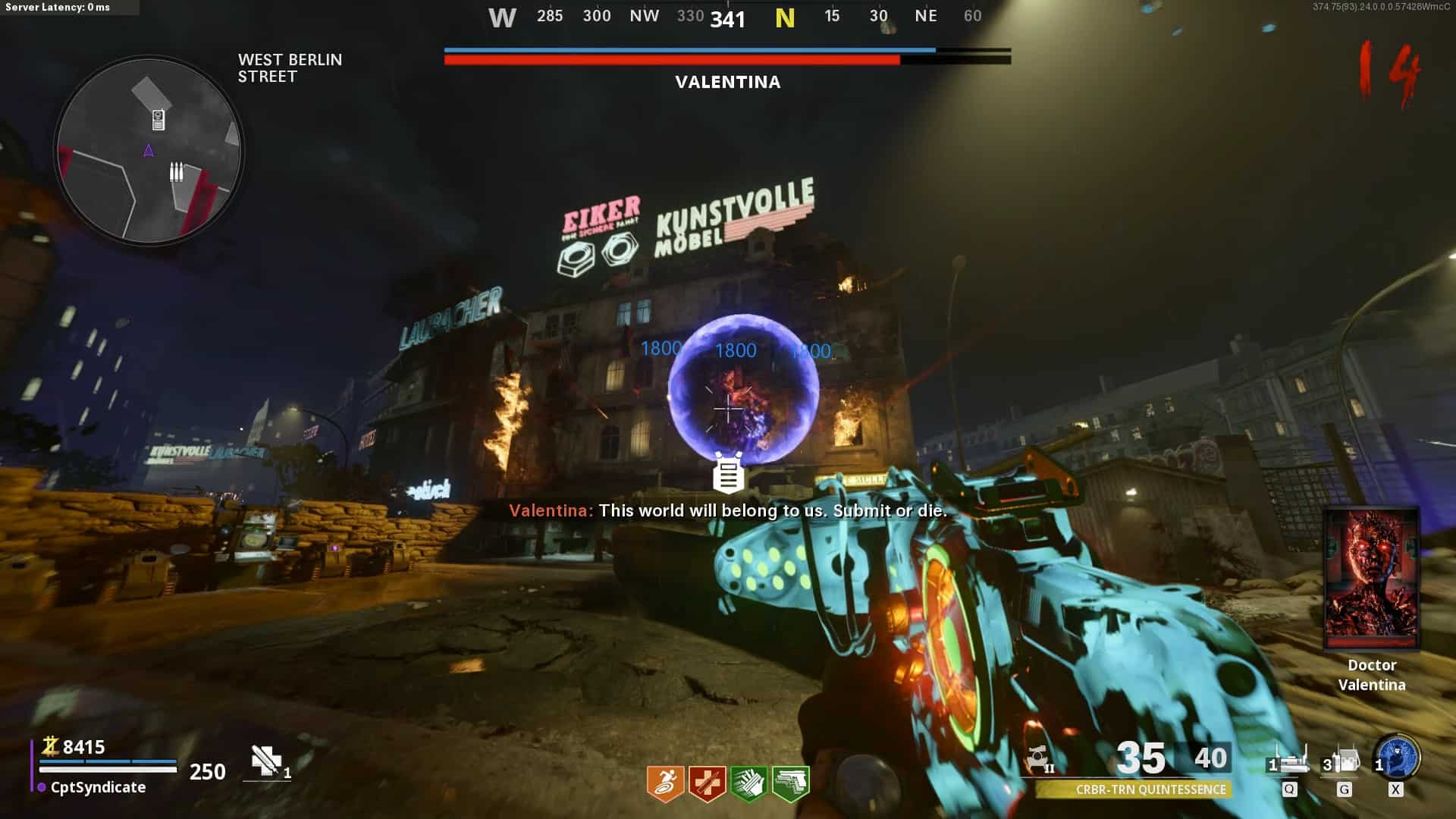The image size is (1456, 819).
Task: Select the tactical equipment slot above Q
Action: click(x=1289, y=761)
